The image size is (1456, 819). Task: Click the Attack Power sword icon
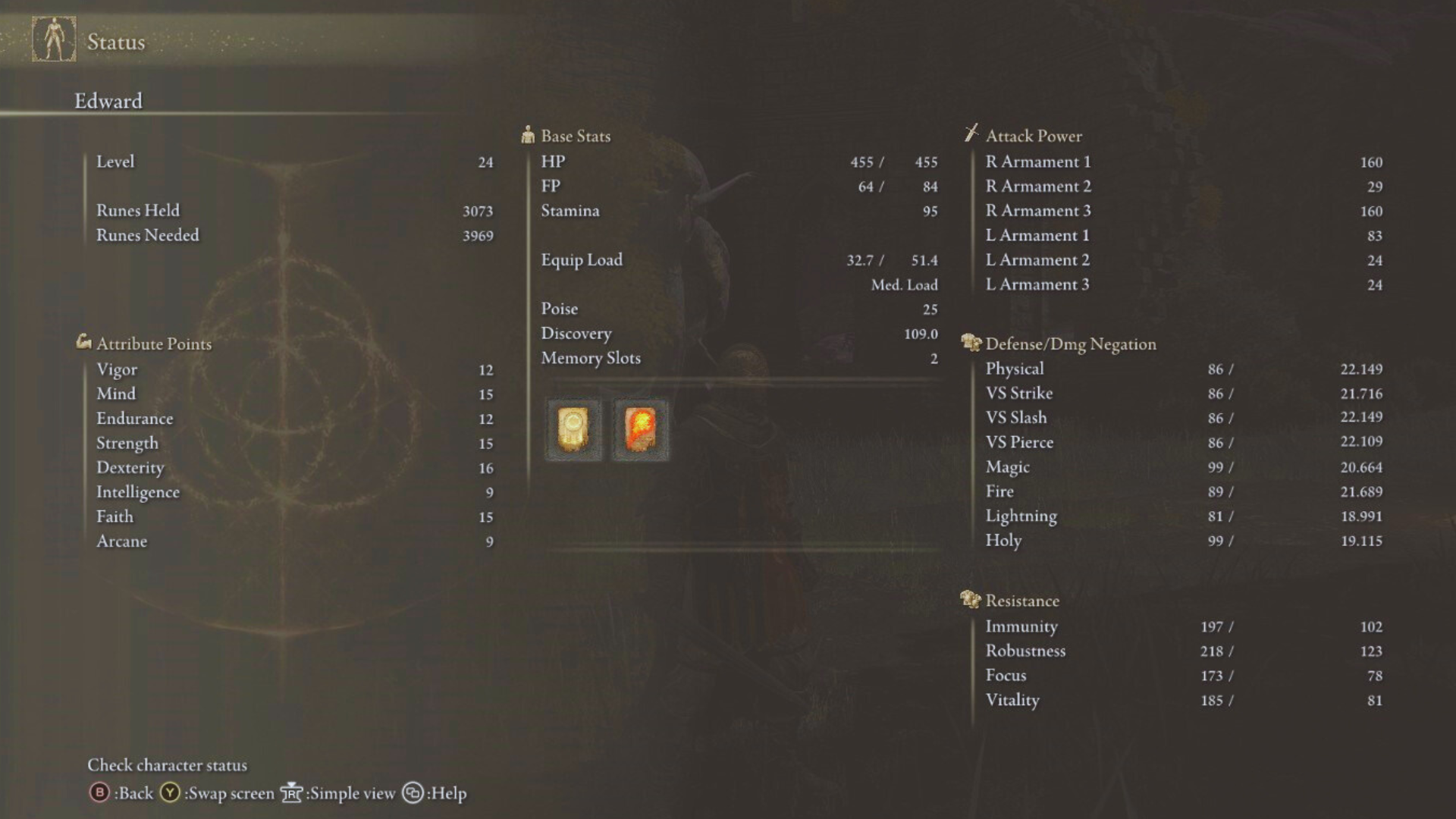tap(971, 134)
